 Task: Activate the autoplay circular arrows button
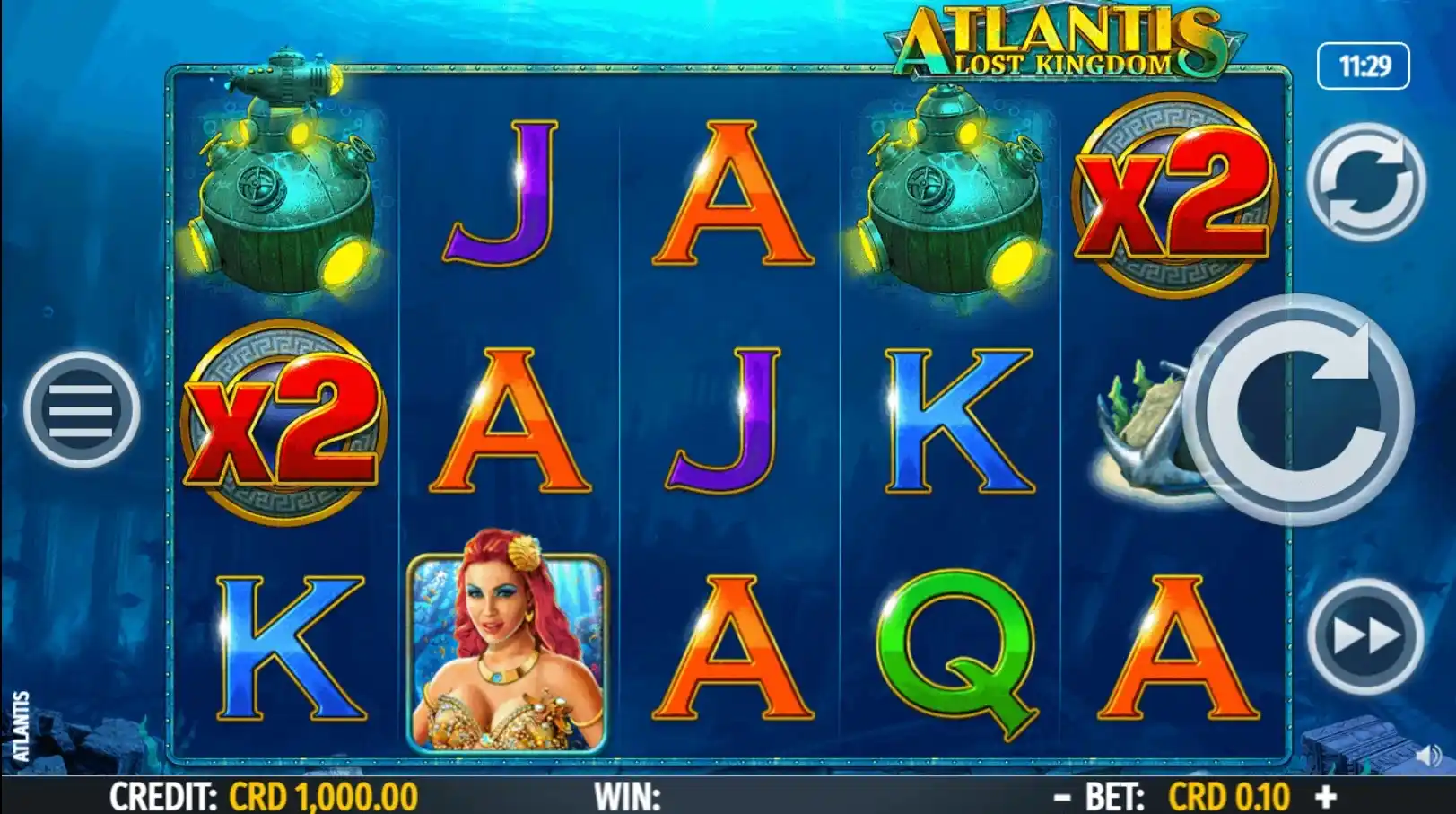(1364, 182)
